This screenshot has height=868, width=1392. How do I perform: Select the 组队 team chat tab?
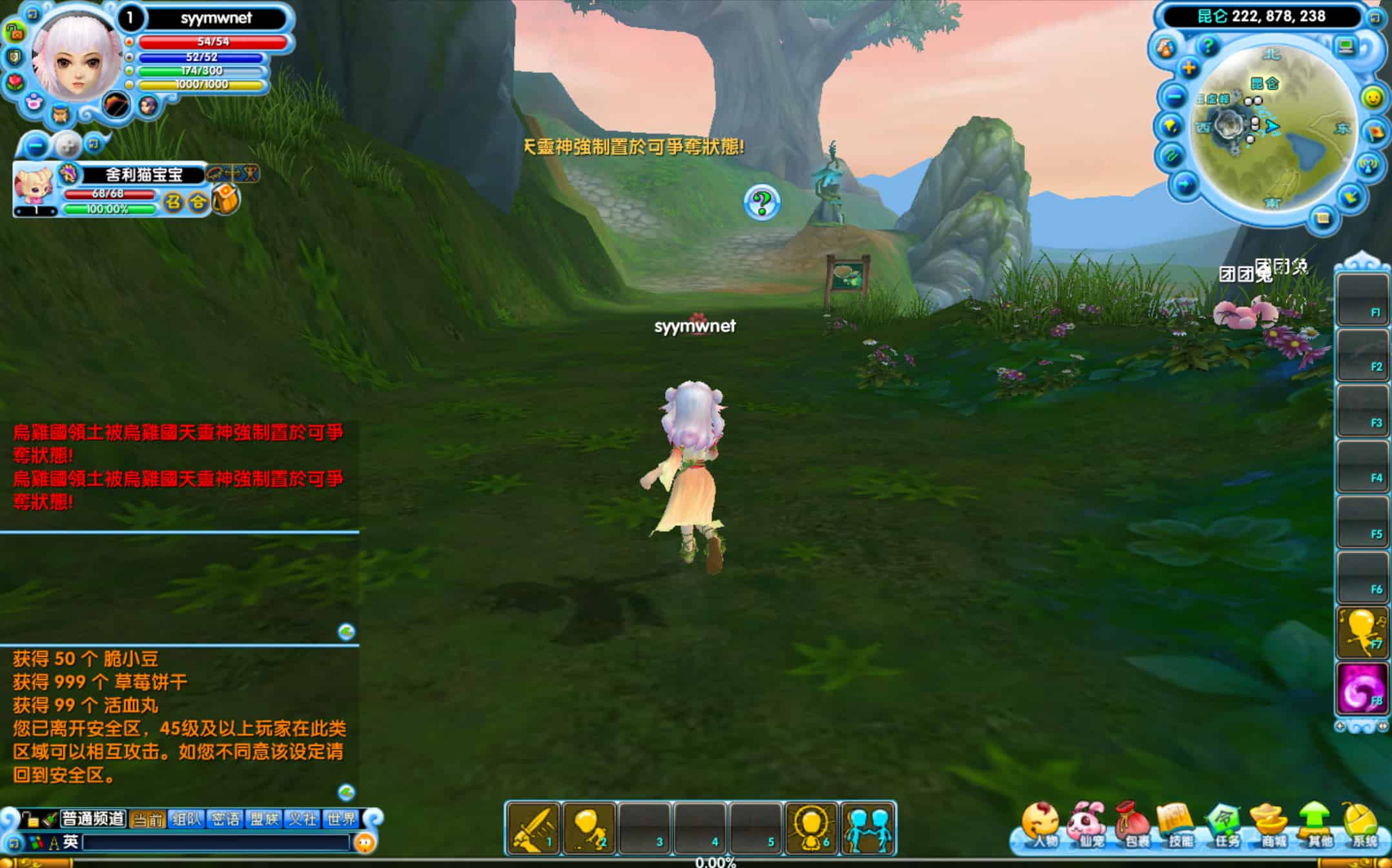point(187,819)
